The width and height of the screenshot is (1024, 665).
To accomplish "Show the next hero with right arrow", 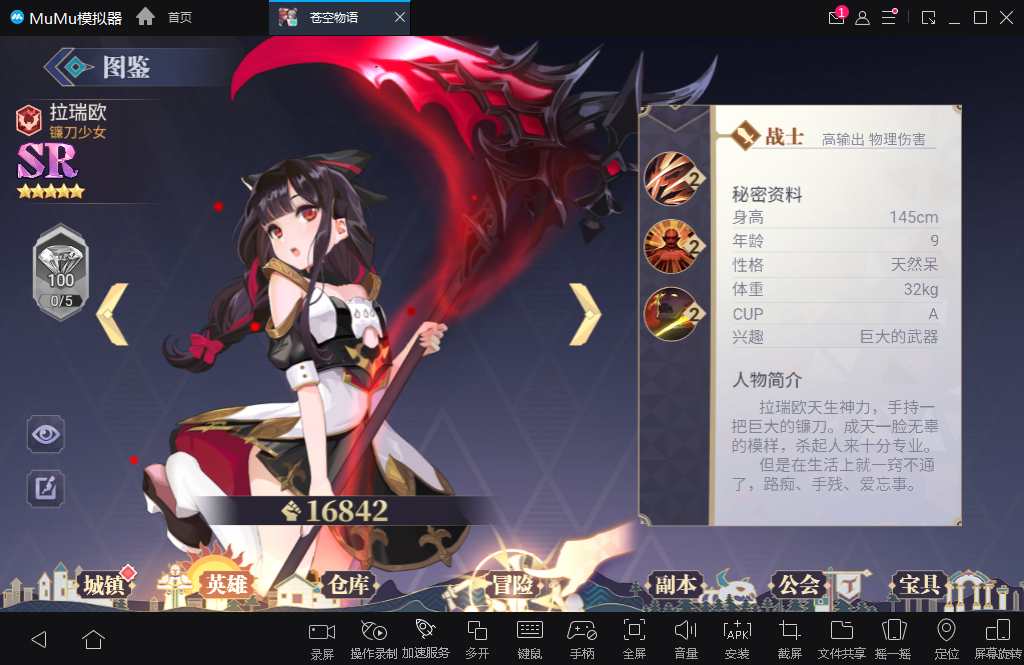I will [585, 314].
